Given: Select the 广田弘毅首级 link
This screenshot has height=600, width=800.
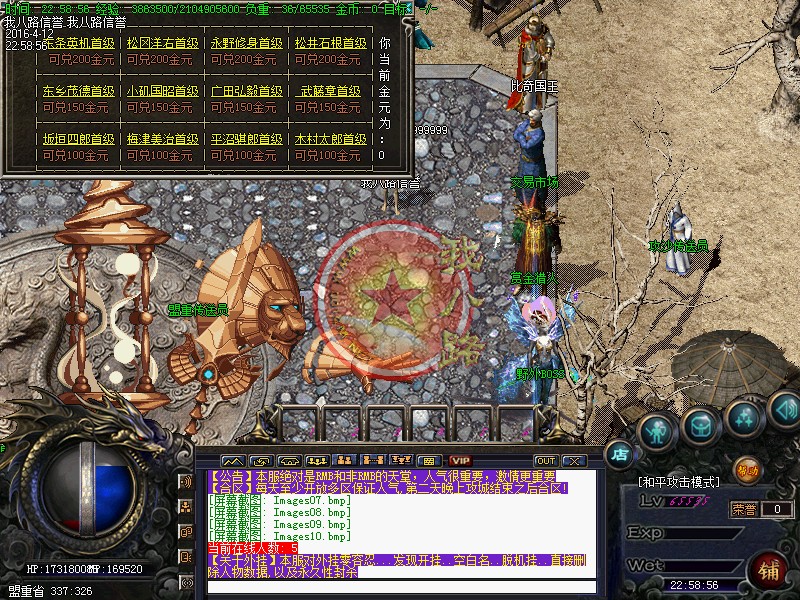Looking at the screenshot, I should (246, 91).
